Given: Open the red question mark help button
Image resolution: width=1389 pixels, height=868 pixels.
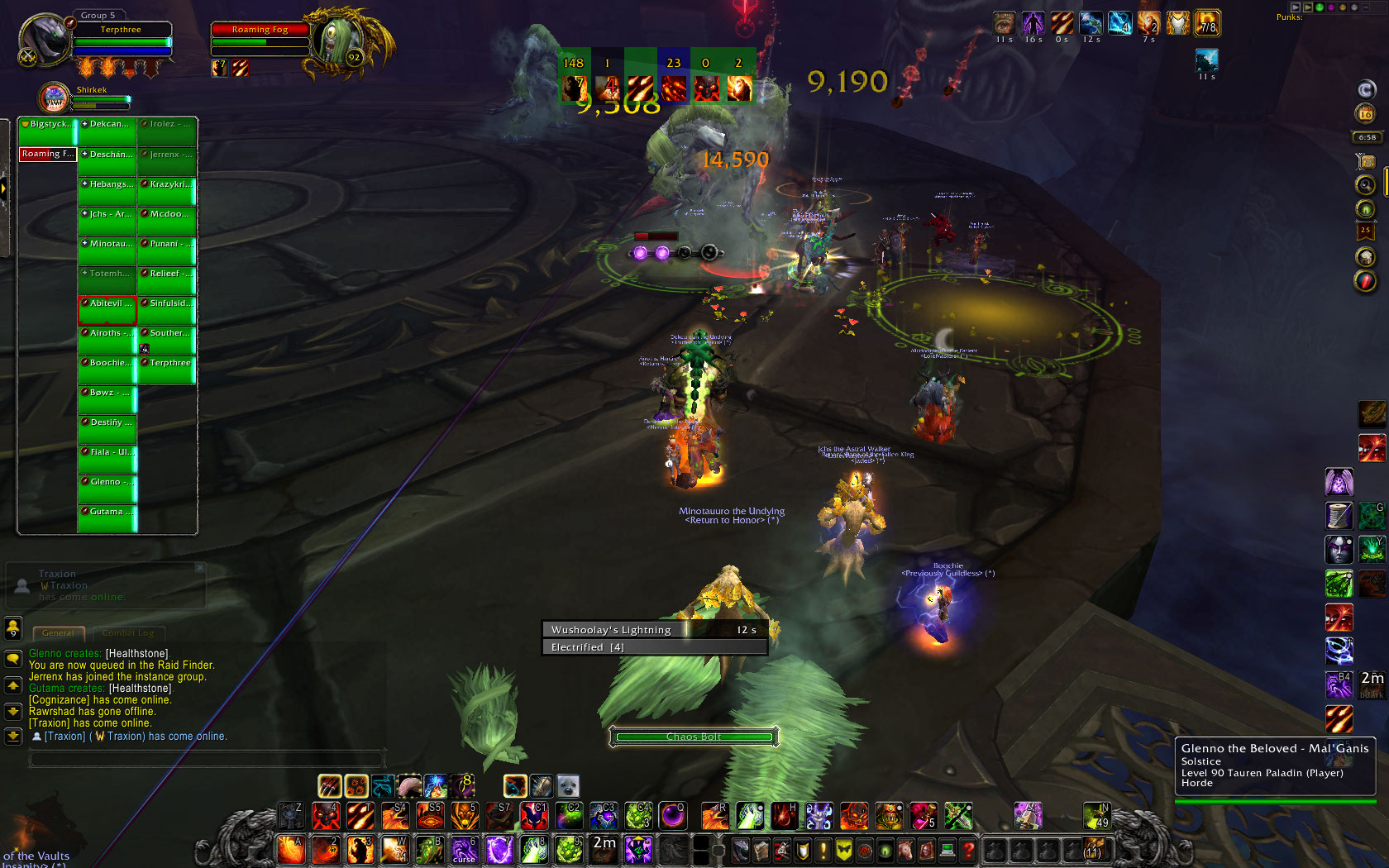Looking at the screenshot, I should pos(969,849).
